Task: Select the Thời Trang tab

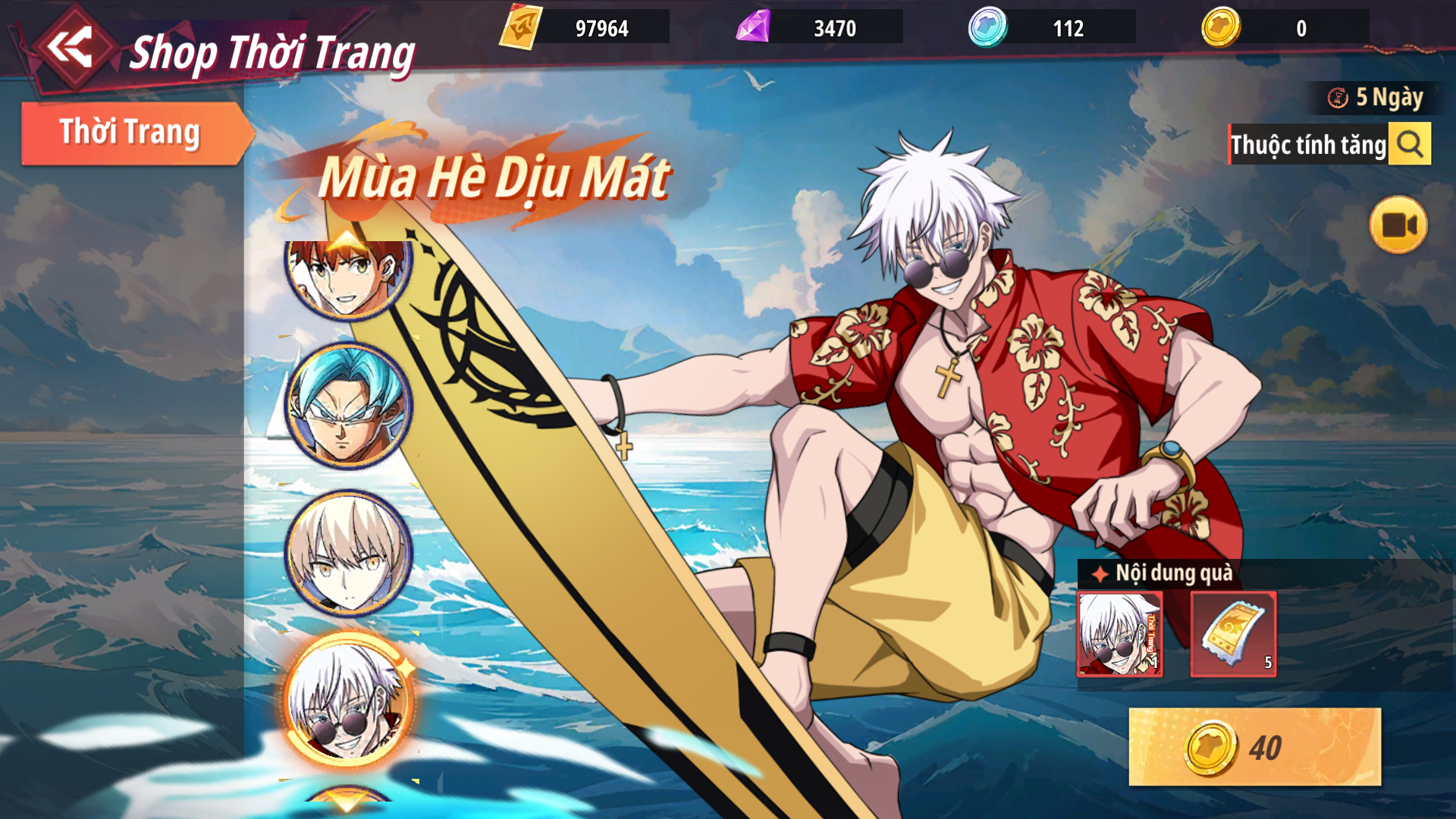Action: click(130, 133)
